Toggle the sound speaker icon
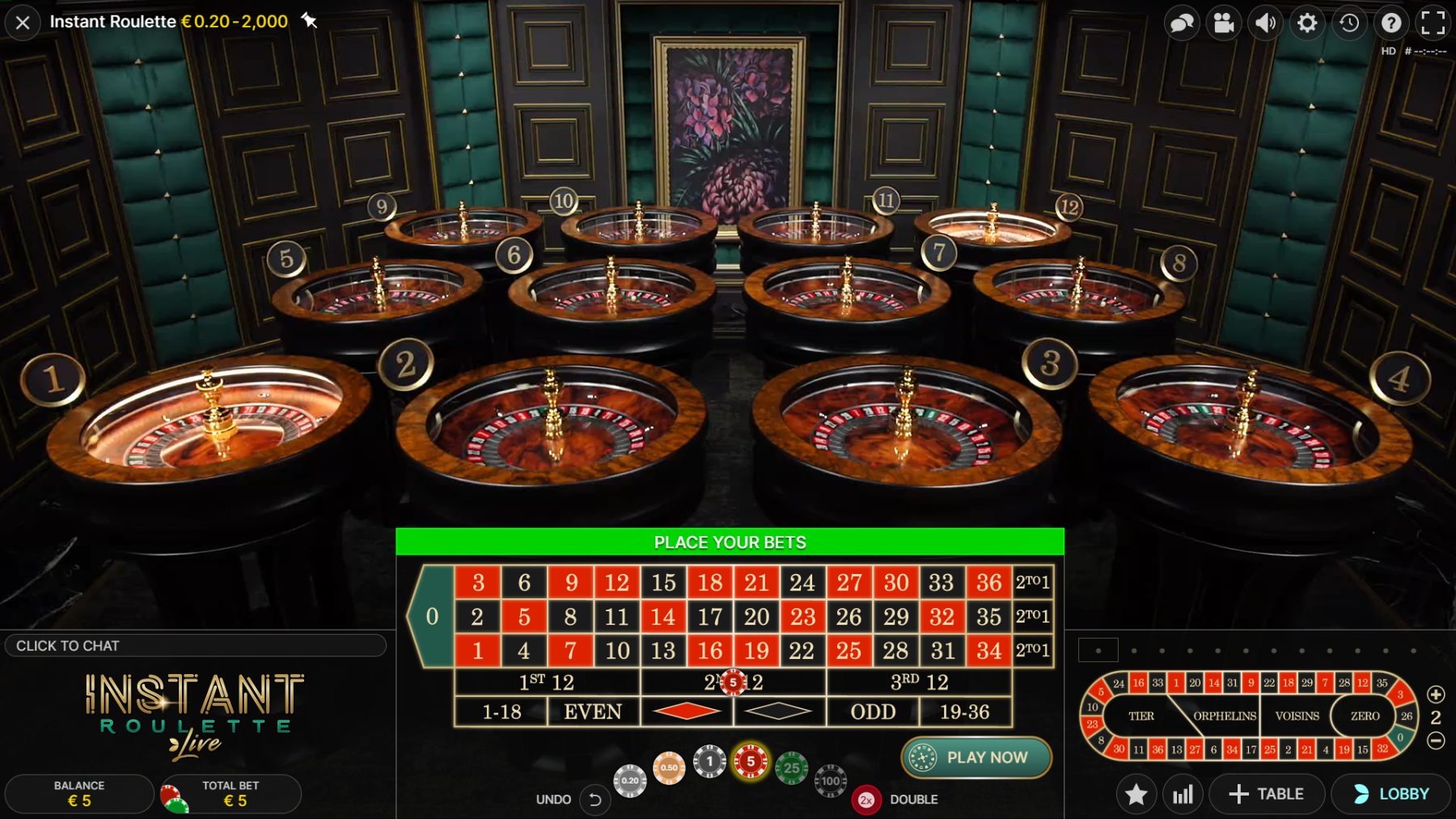Image resolution: width=1456 pixels, height=819 pixels. (x=1265, y=23)
